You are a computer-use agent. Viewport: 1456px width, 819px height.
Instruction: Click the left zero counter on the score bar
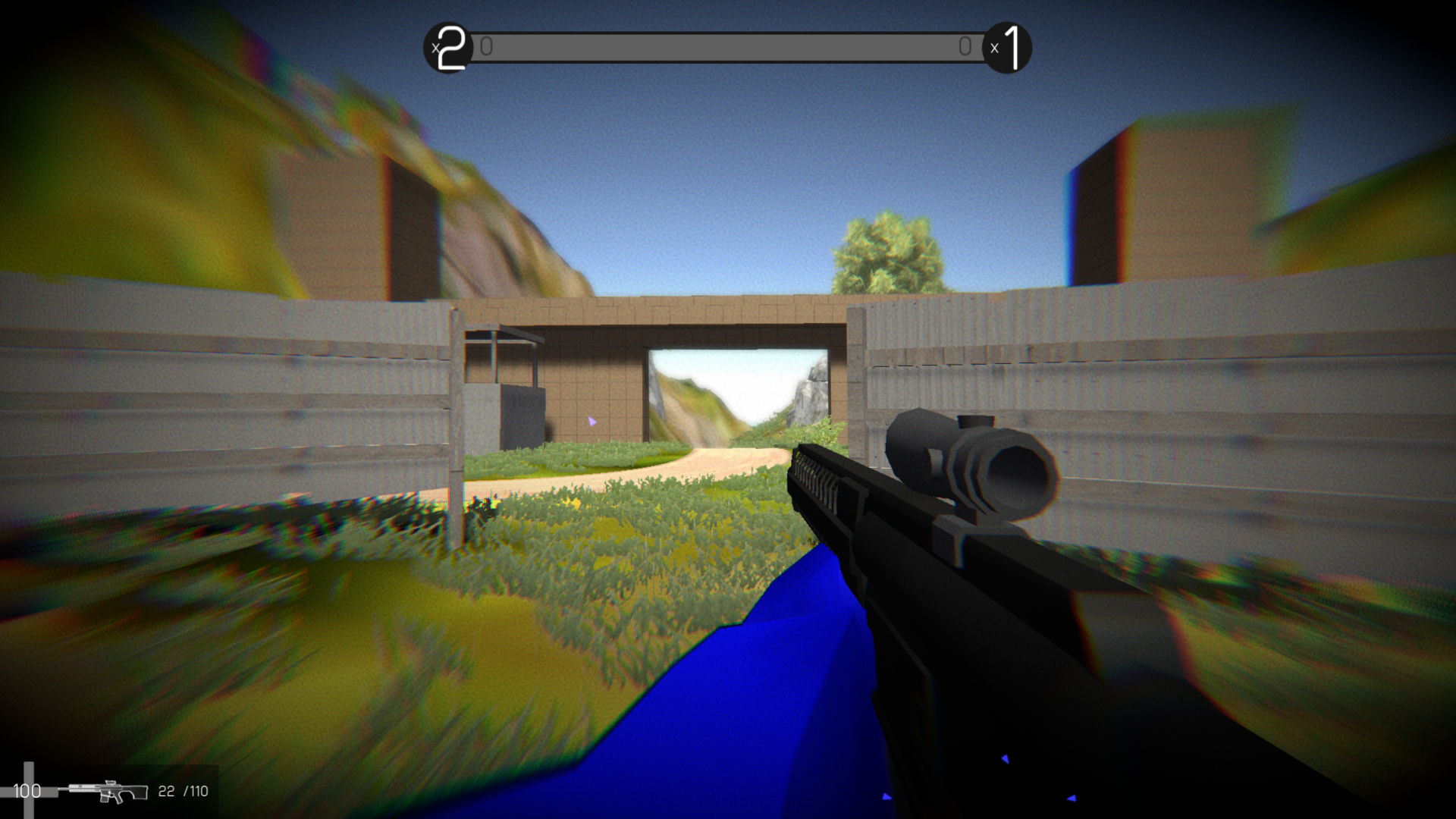click(x=486, y=46)
